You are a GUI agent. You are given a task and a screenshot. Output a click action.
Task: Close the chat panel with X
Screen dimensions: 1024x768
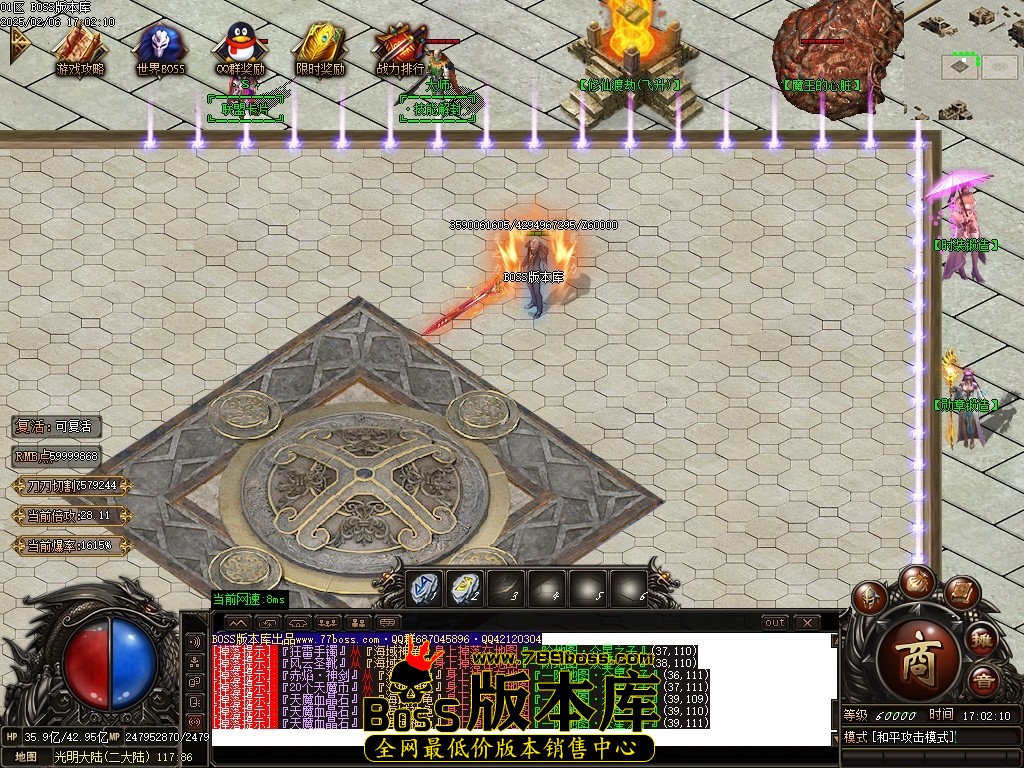807,622
